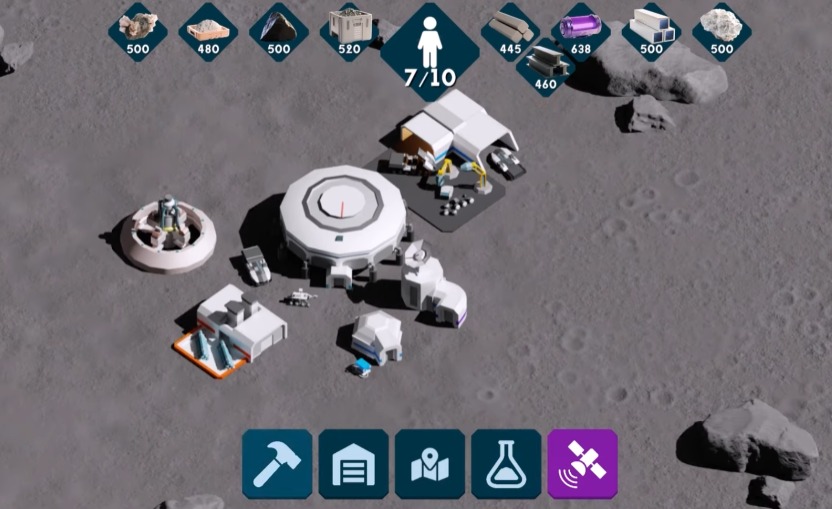Open the garage storage menu
The width and height of the screenshot is (832, 509).
(353, 464)
